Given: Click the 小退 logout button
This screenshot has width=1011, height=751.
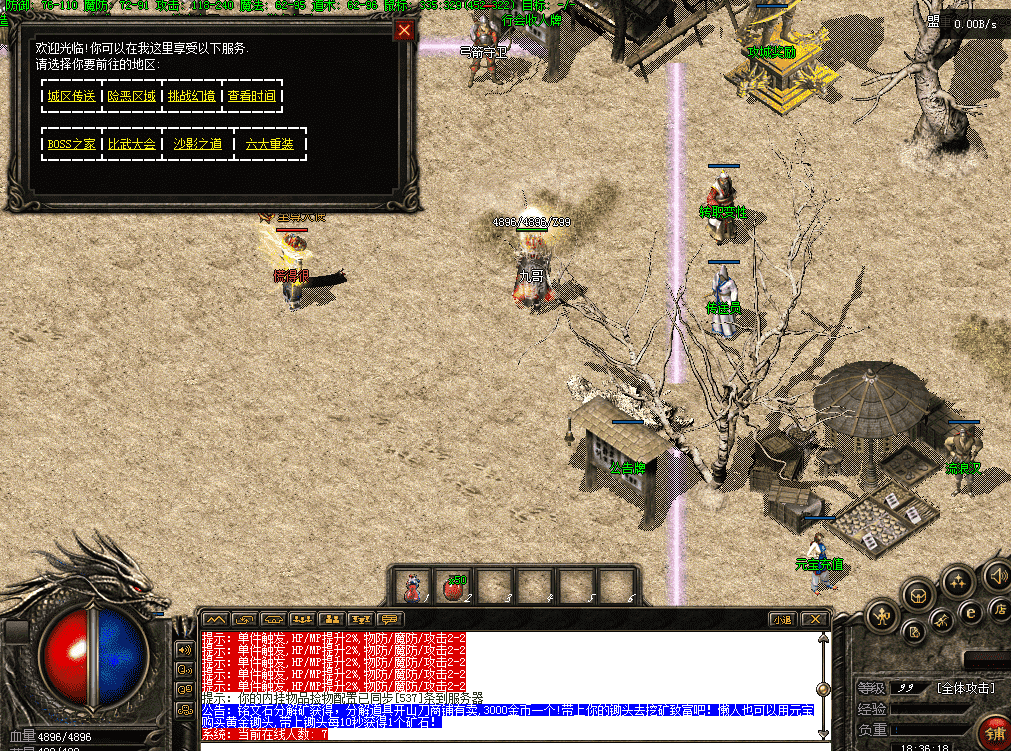Looking at the screenshot, I should 781,620.
